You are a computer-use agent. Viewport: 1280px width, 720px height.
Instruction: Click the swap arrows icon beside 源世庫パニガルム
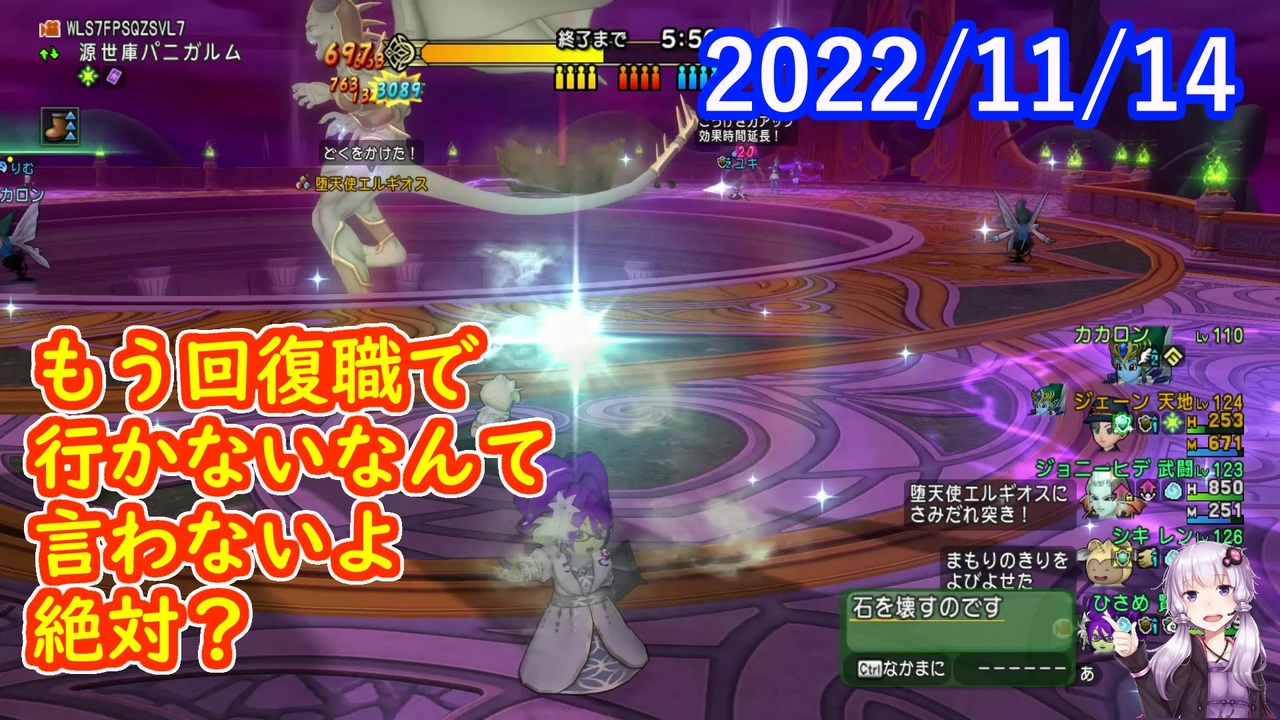pos(48,52)
